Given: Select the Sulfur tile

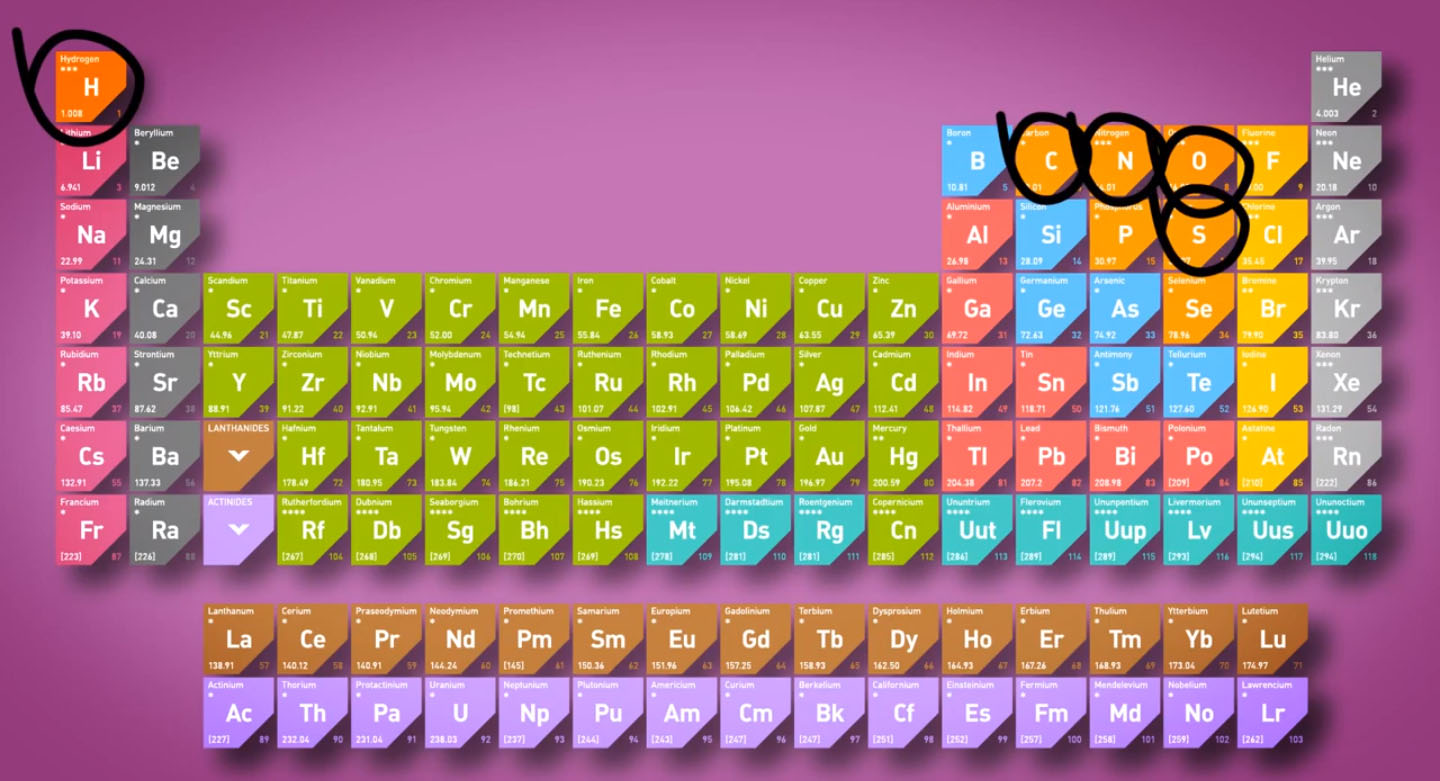Looking at the screenshot, I should [x=1198, y=235].
